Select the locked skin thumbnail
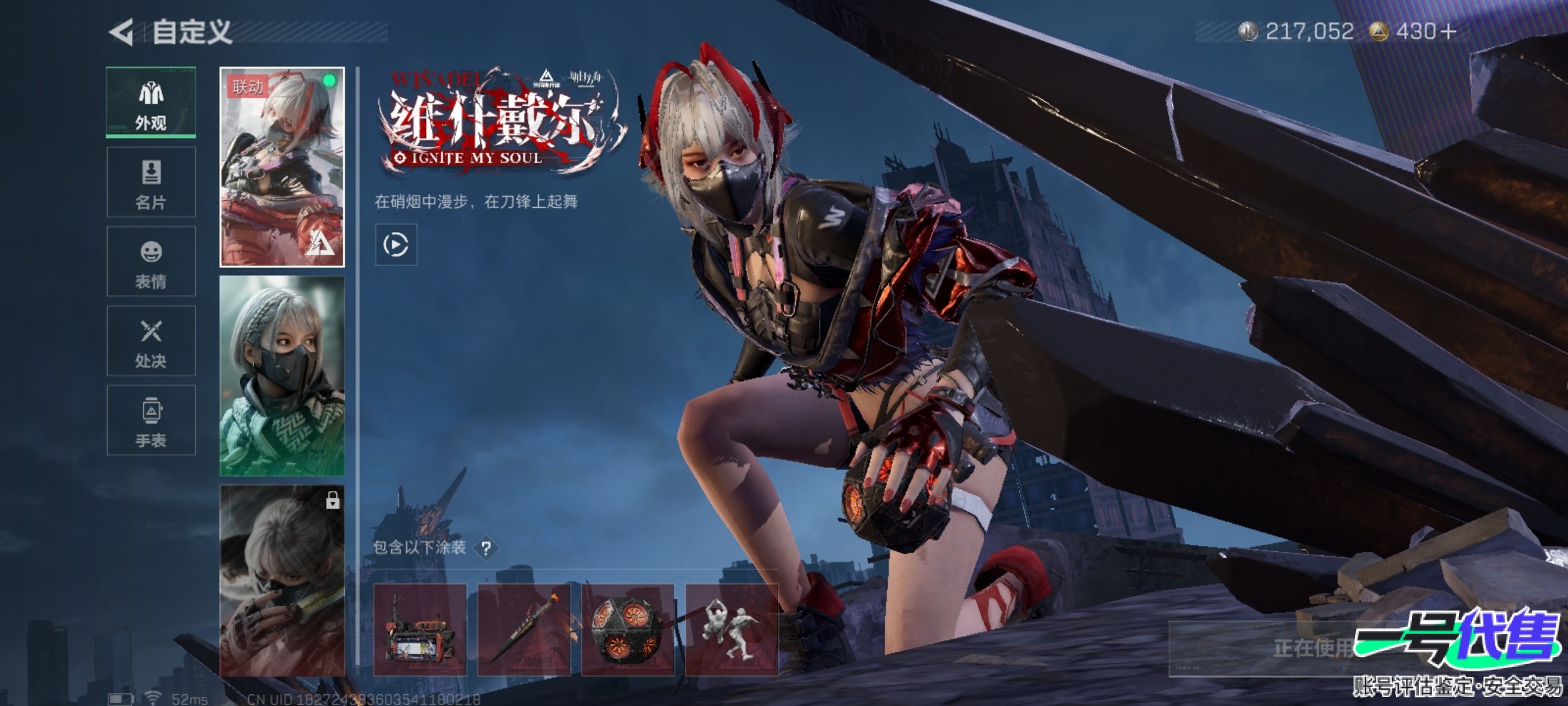1568x706 pixels. coord(282,580)
